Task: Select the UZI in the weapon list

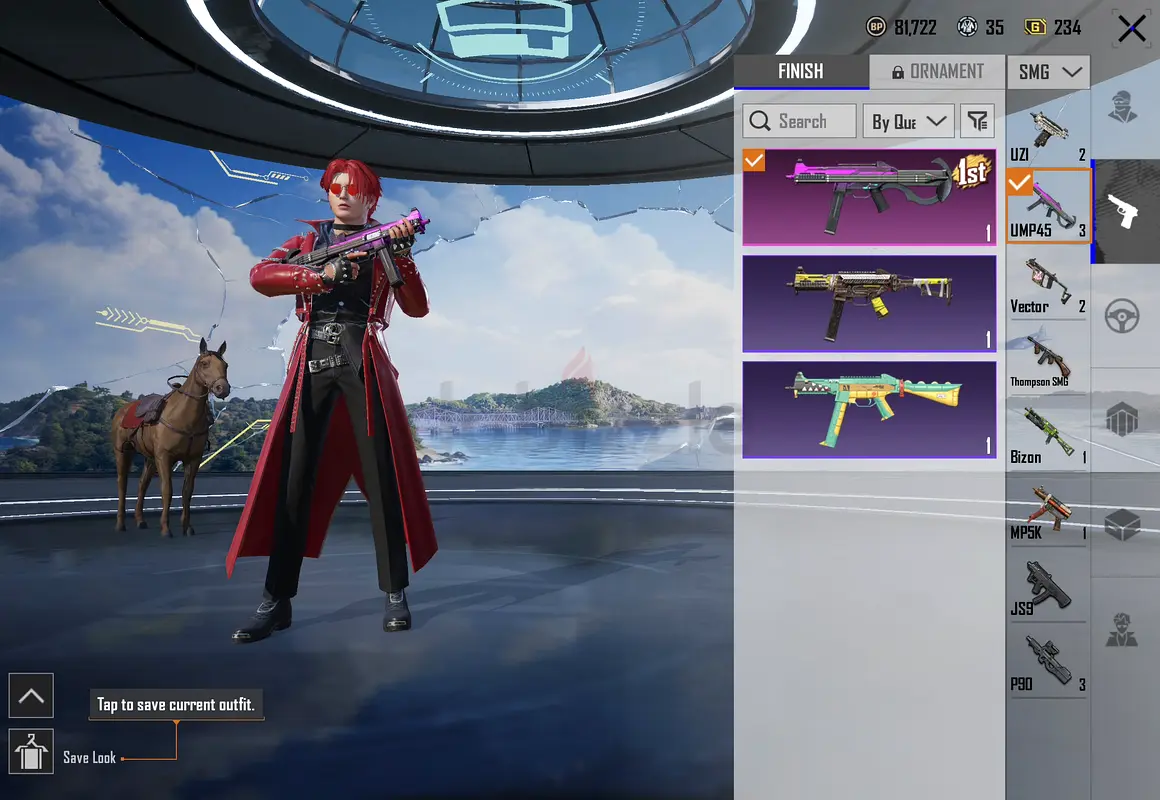Action: pos(1047,137)
